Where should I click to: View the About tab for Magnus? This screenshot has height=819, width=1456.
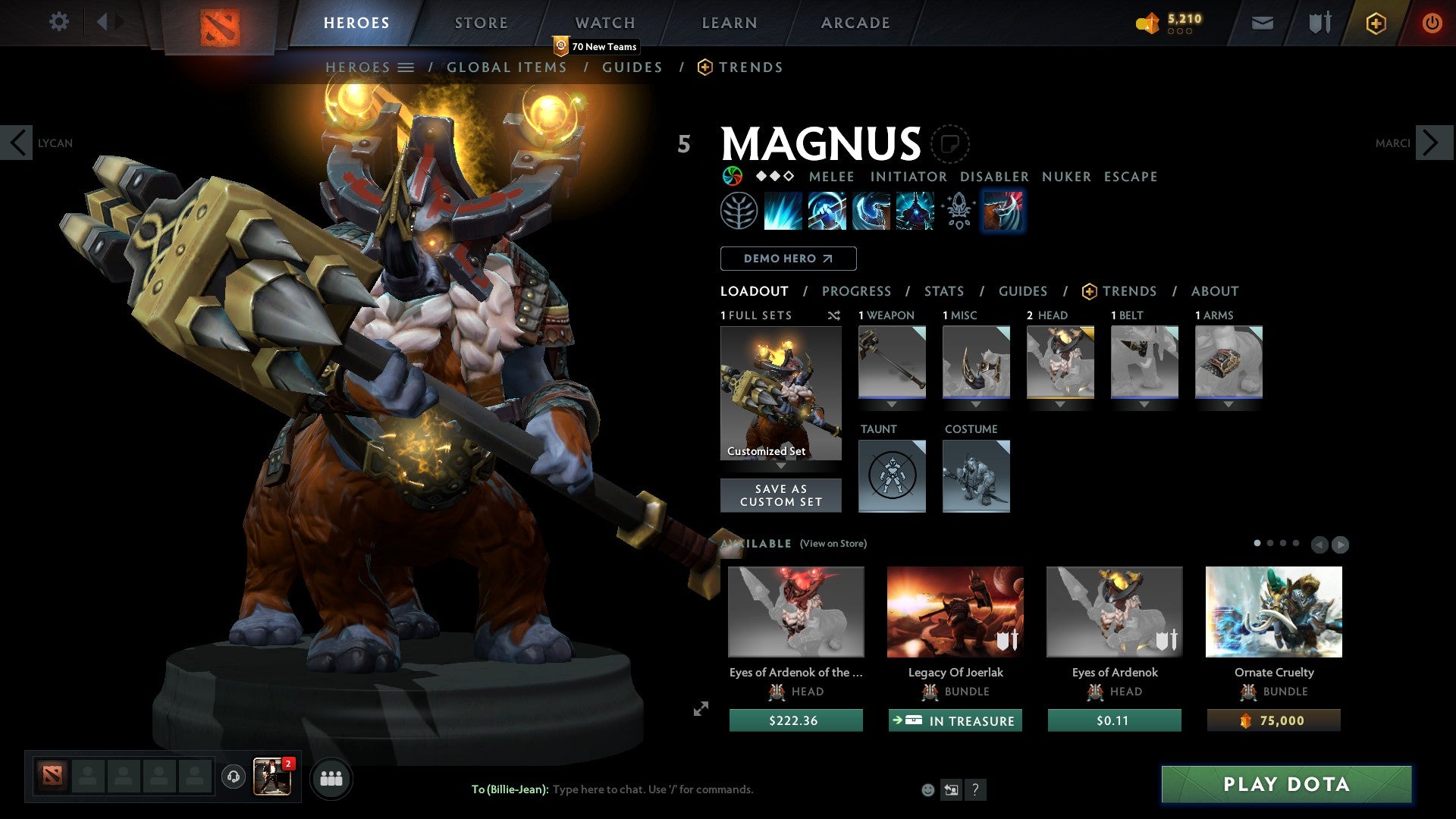pyautogui.click(x=1214, y=291)
